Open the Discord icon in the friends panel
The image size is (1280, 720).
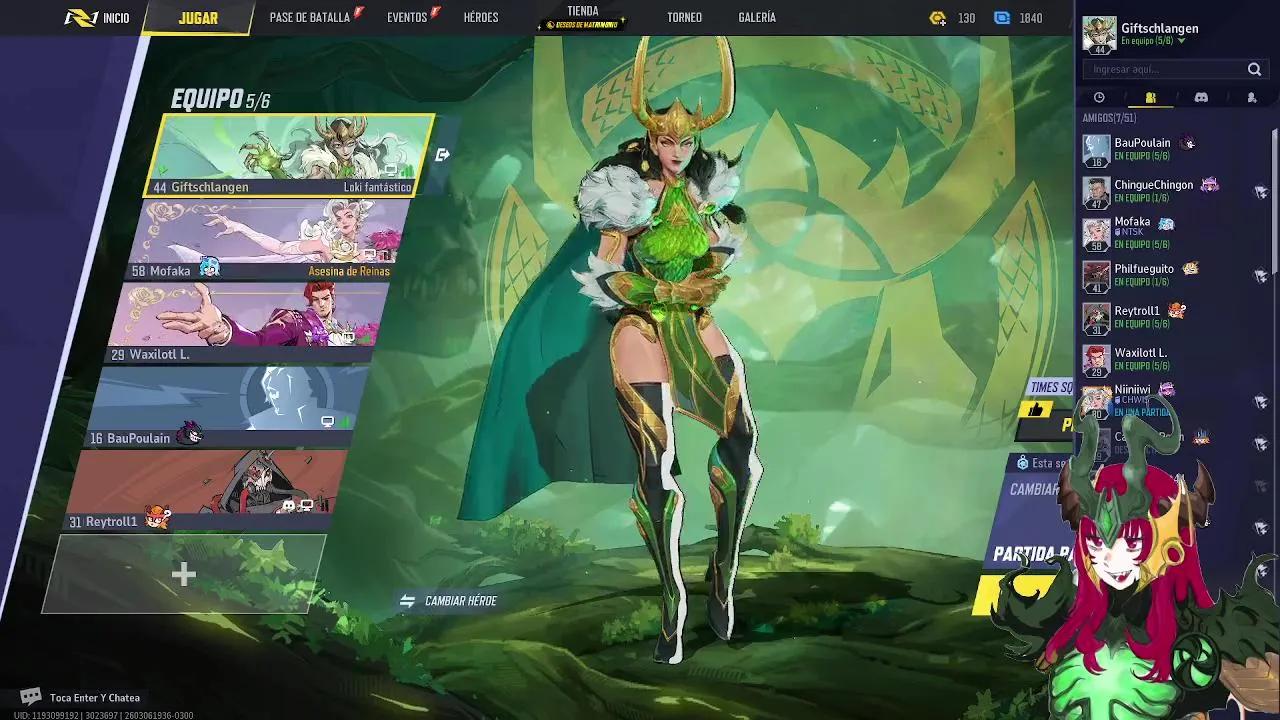point(1200,97)
